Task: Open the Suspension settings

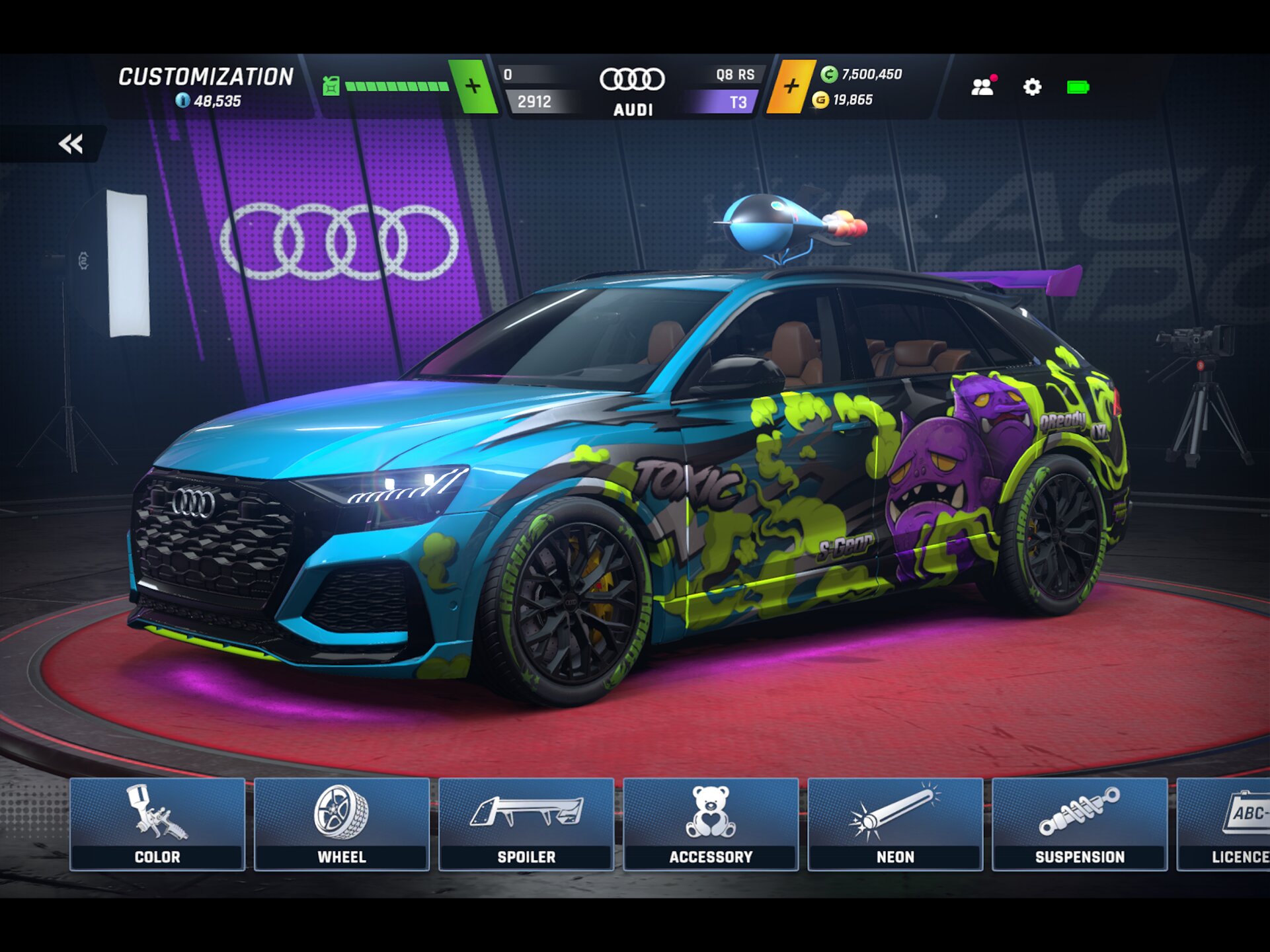Action: pos(1080,824)
